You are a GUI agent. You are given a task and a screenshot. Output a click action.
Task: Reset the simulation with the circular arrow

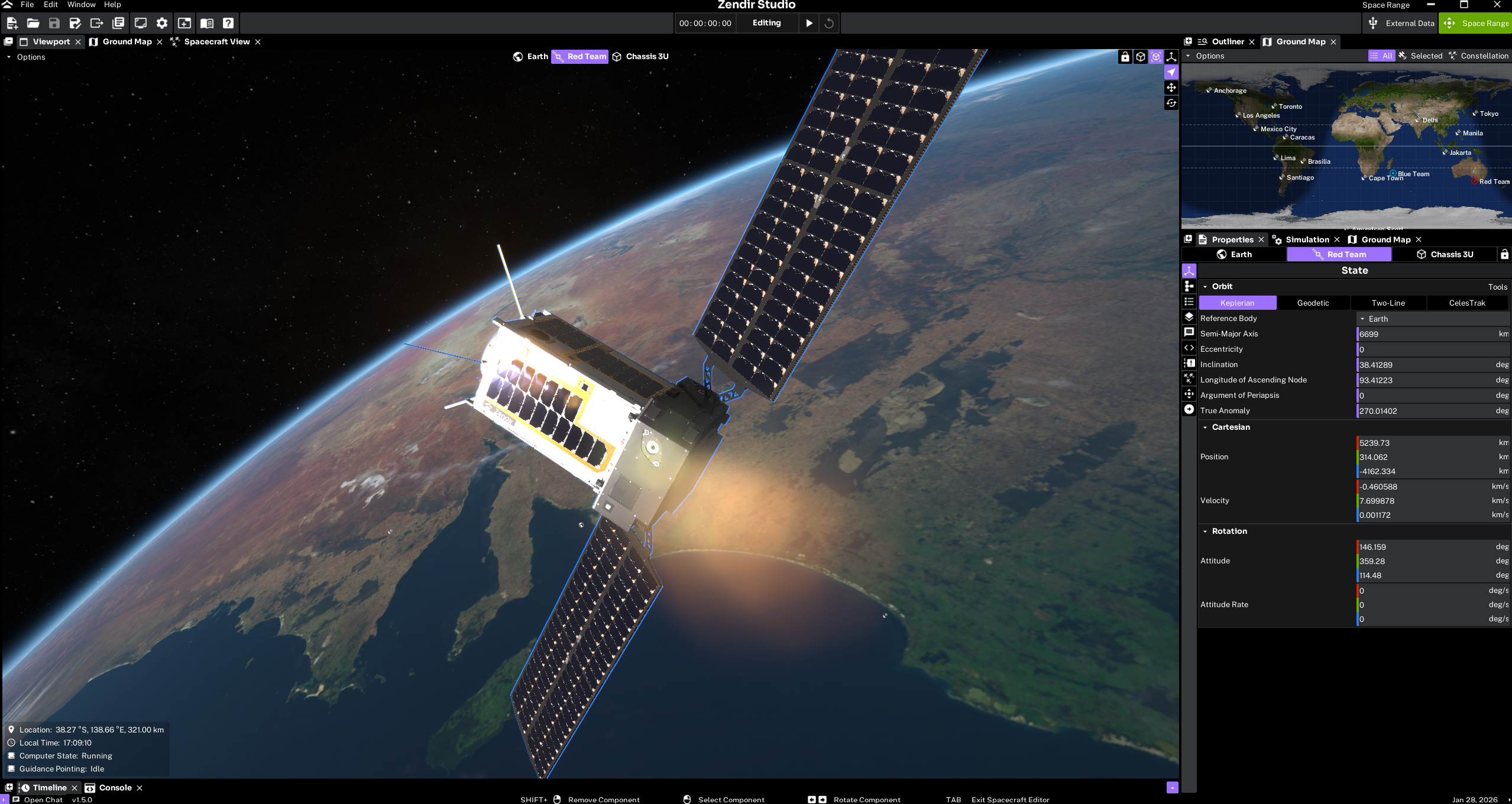point(829,23)
